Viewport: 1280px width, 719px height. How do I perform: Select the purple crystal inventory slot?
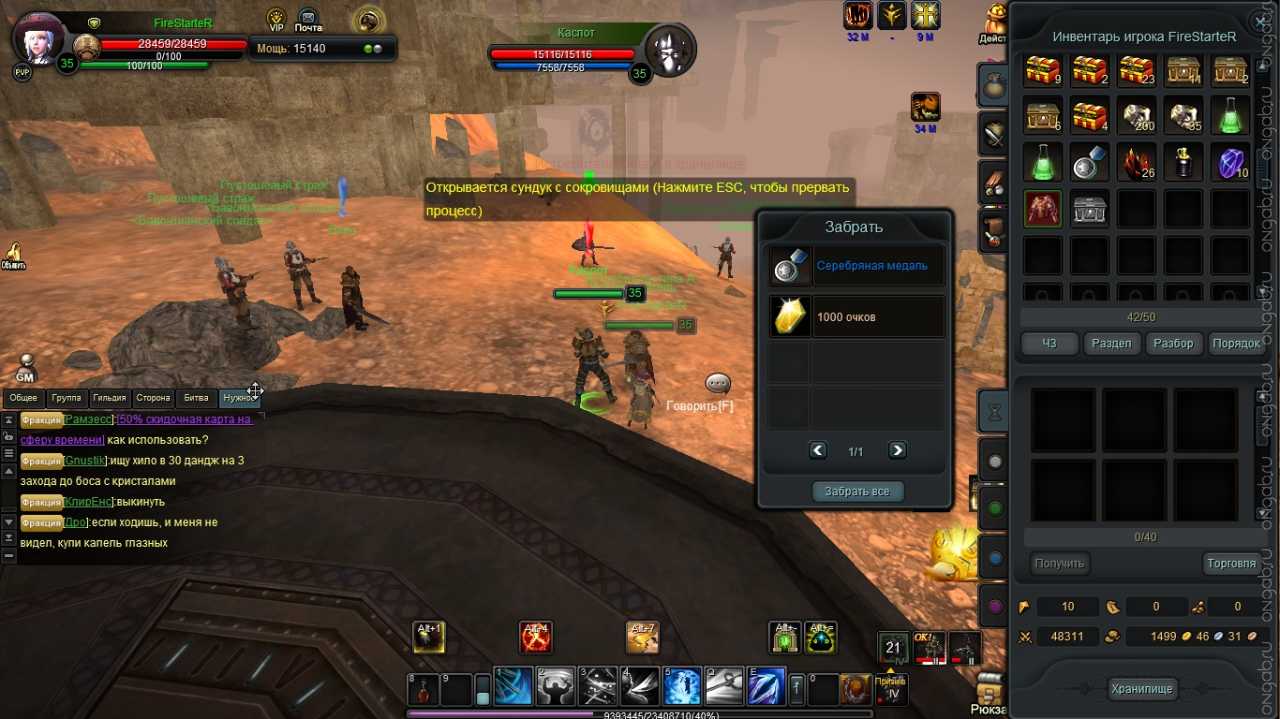[x=1231, y=161]
